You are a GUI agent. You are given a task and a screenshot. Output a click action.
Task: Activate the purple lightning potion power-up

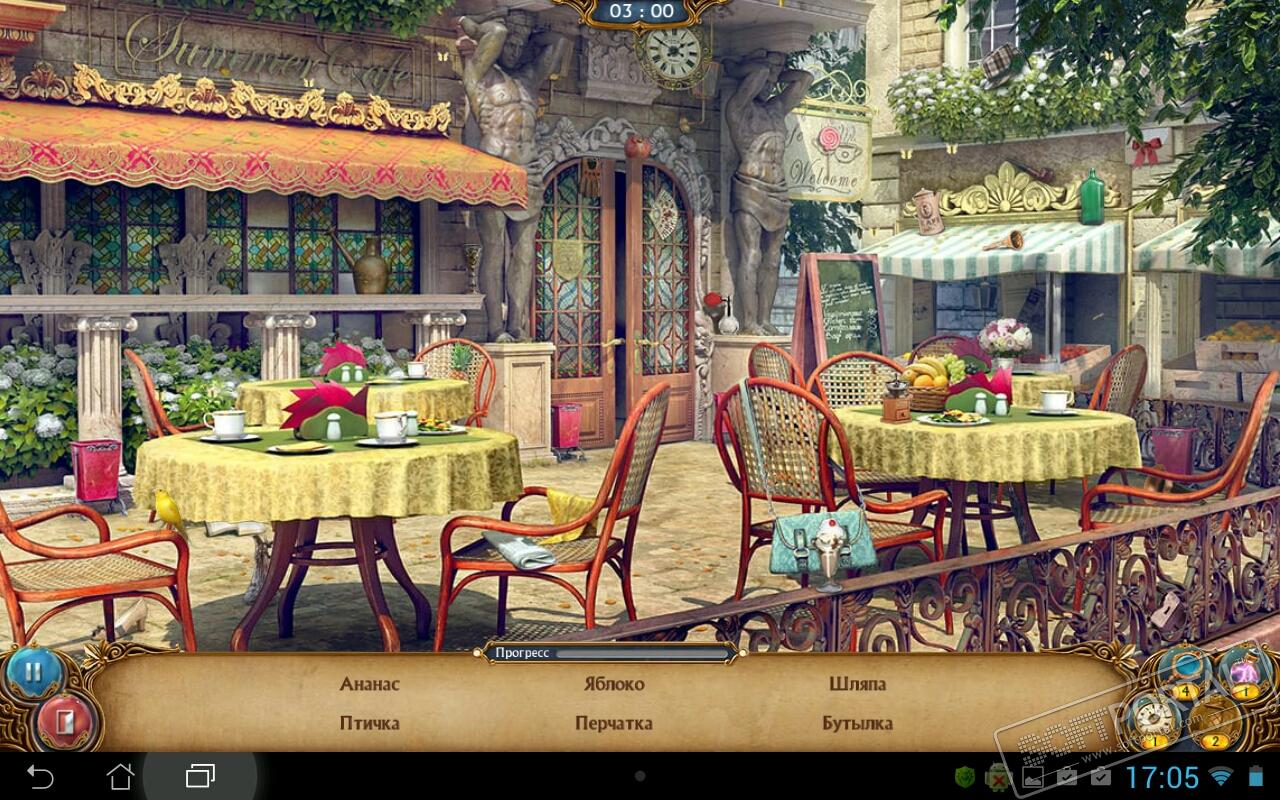[x=1243, y=670]
